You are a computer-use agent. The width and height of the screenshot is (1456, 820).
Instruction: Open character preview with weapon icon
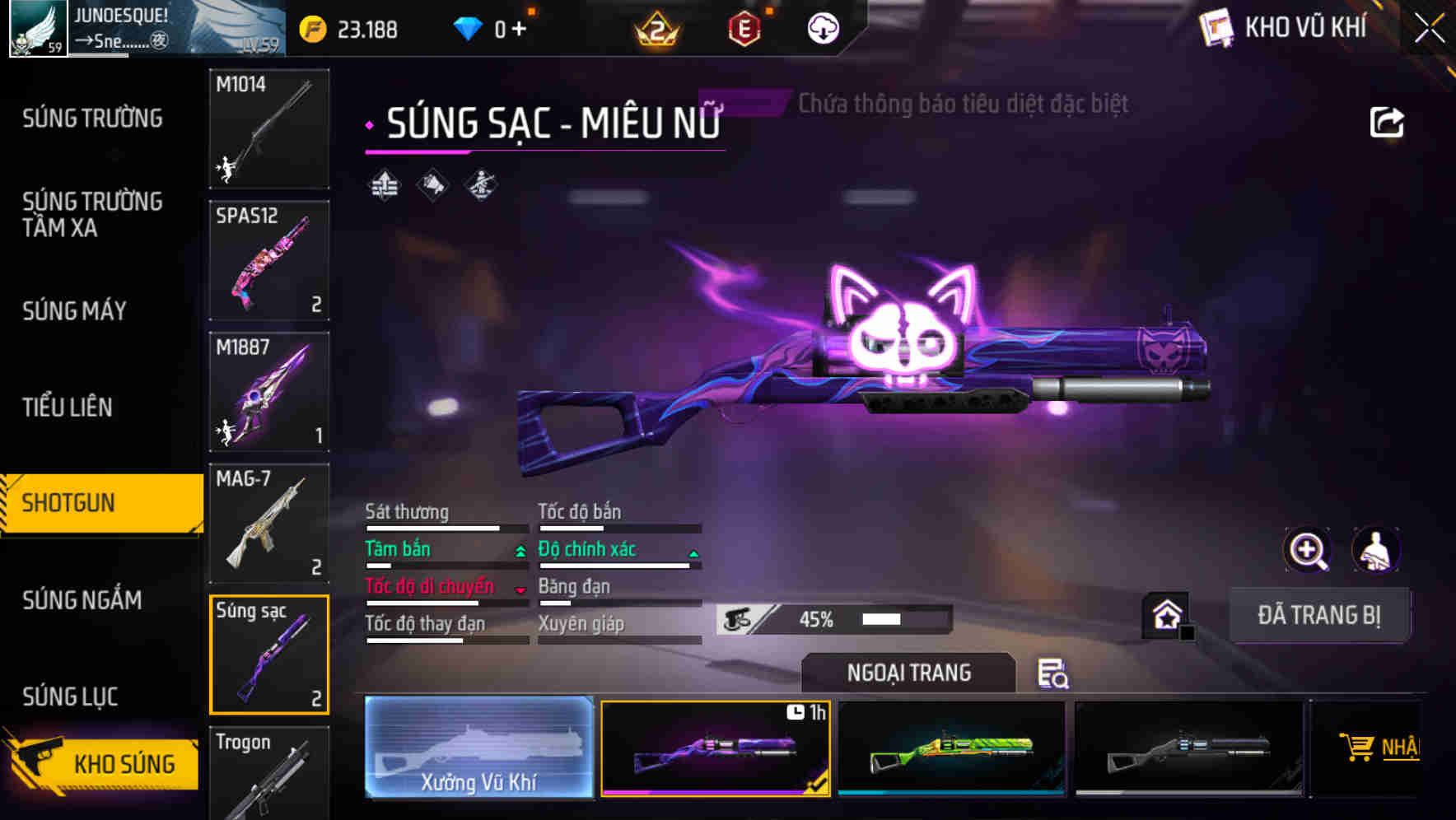click(1374, 549)
